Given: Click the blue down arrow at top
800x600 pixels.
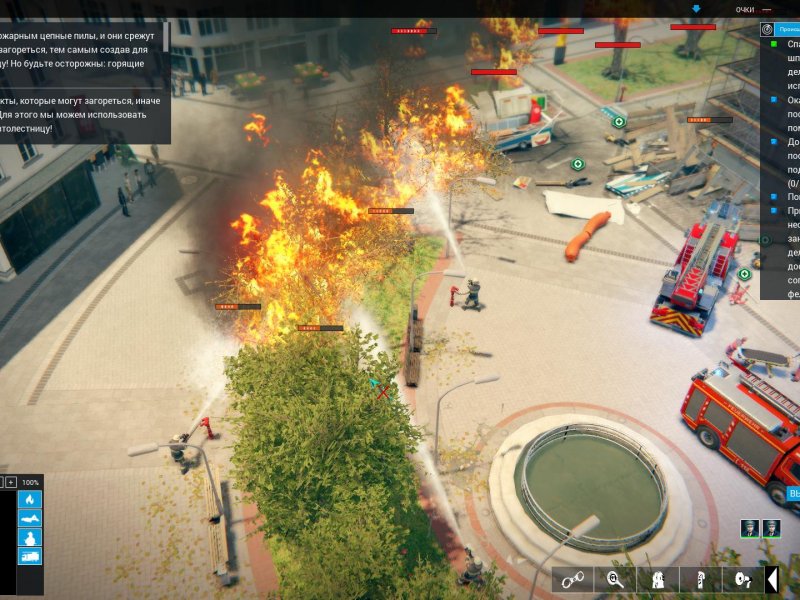Looking at the screenshot, I should pyautogui.click(x=697, y=9).
